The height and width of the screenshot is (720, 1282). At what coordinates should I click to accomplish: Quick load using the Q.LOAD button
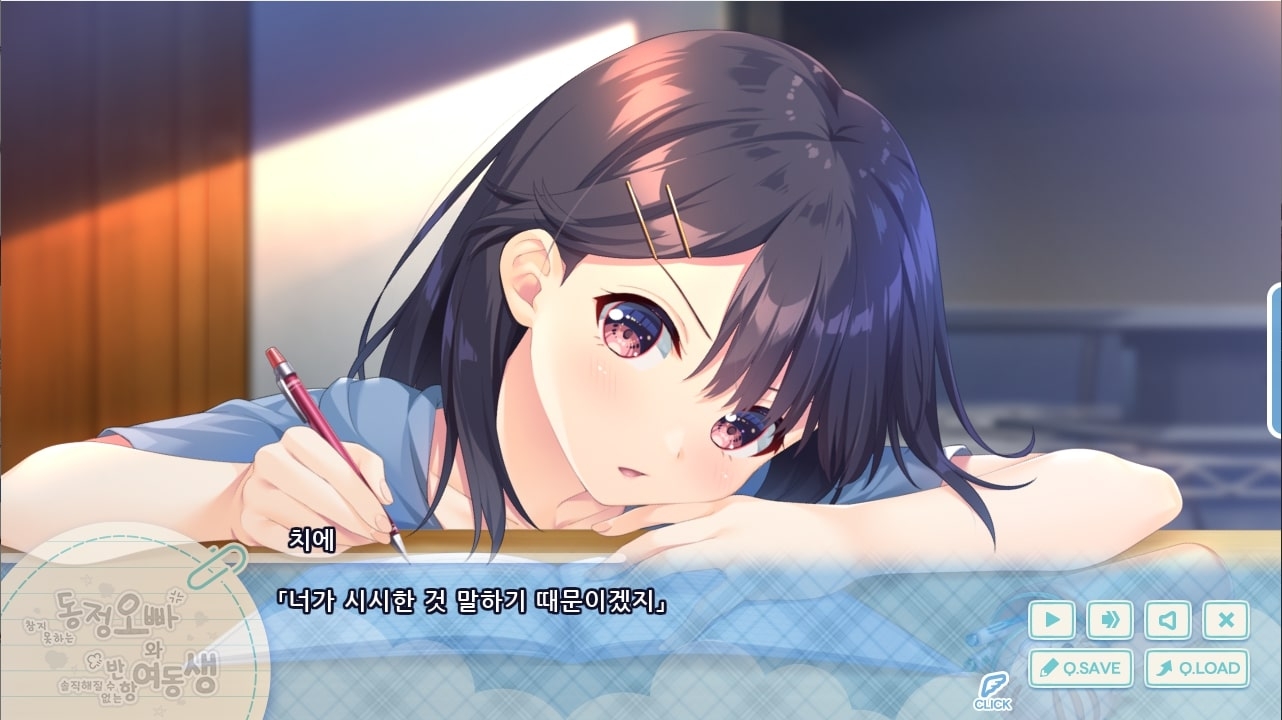pyautogui.click(x=1197, y=668)
